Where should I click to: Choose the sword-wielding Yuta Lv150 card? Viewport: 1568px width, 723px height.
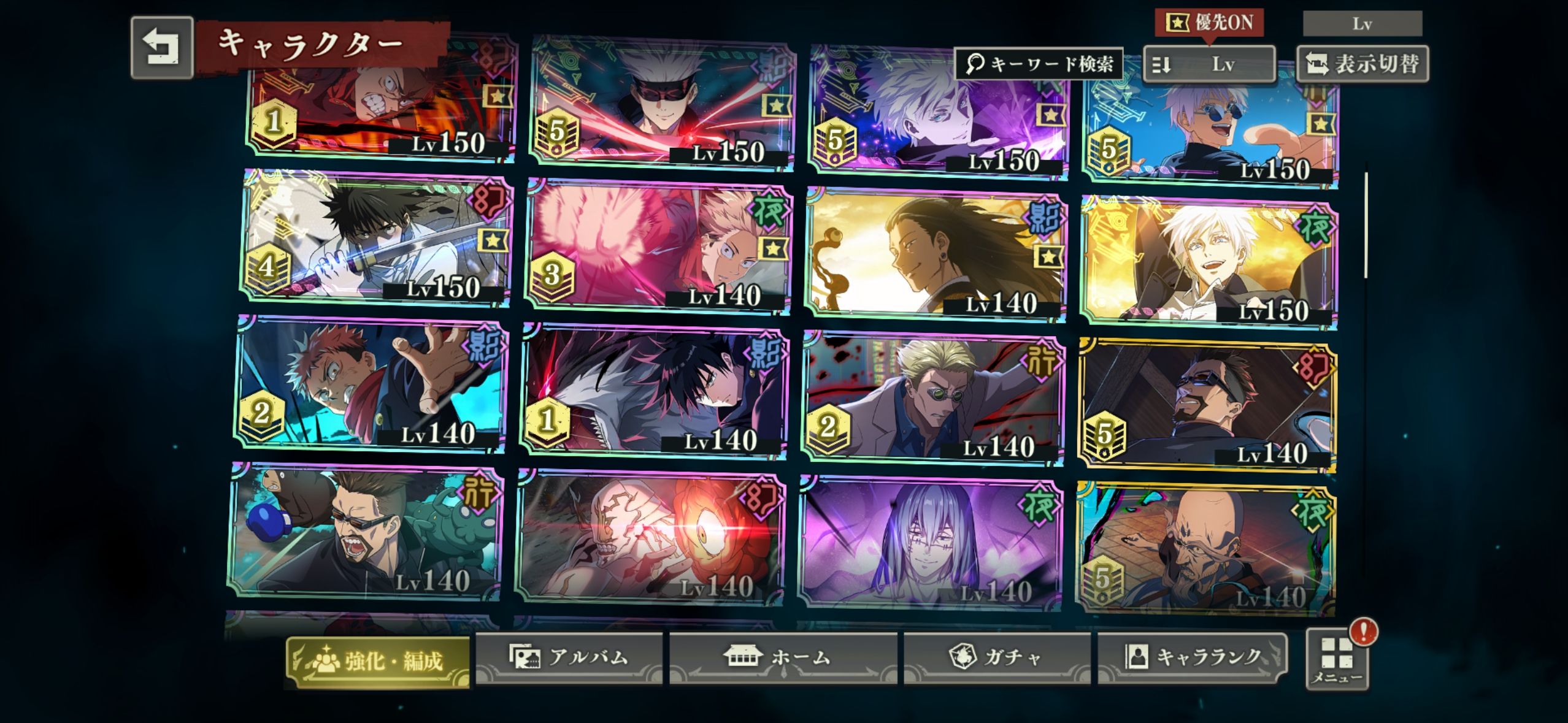(377, 239)
